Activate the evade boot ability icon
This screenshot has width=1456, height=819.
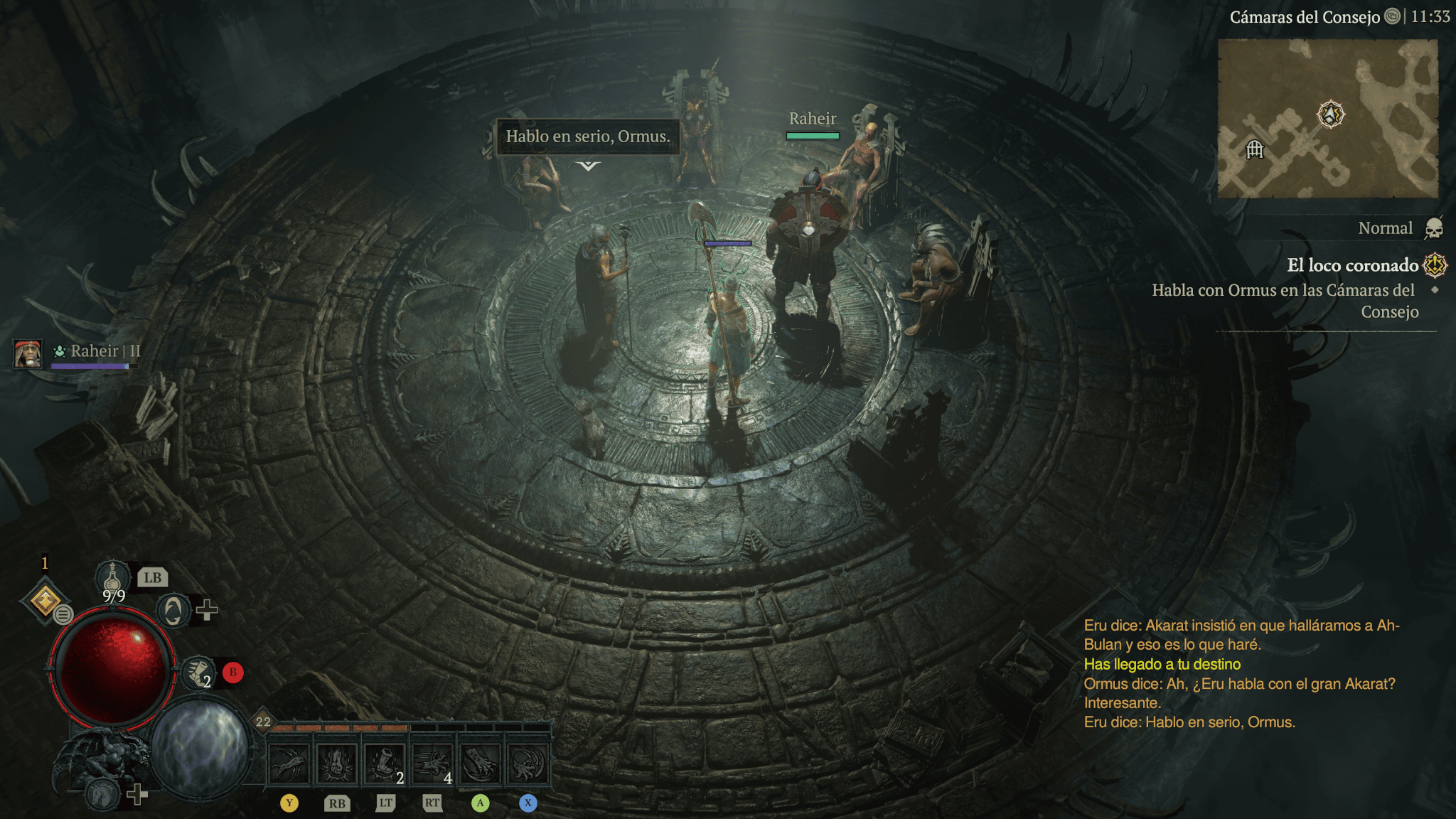click(198, 672)
